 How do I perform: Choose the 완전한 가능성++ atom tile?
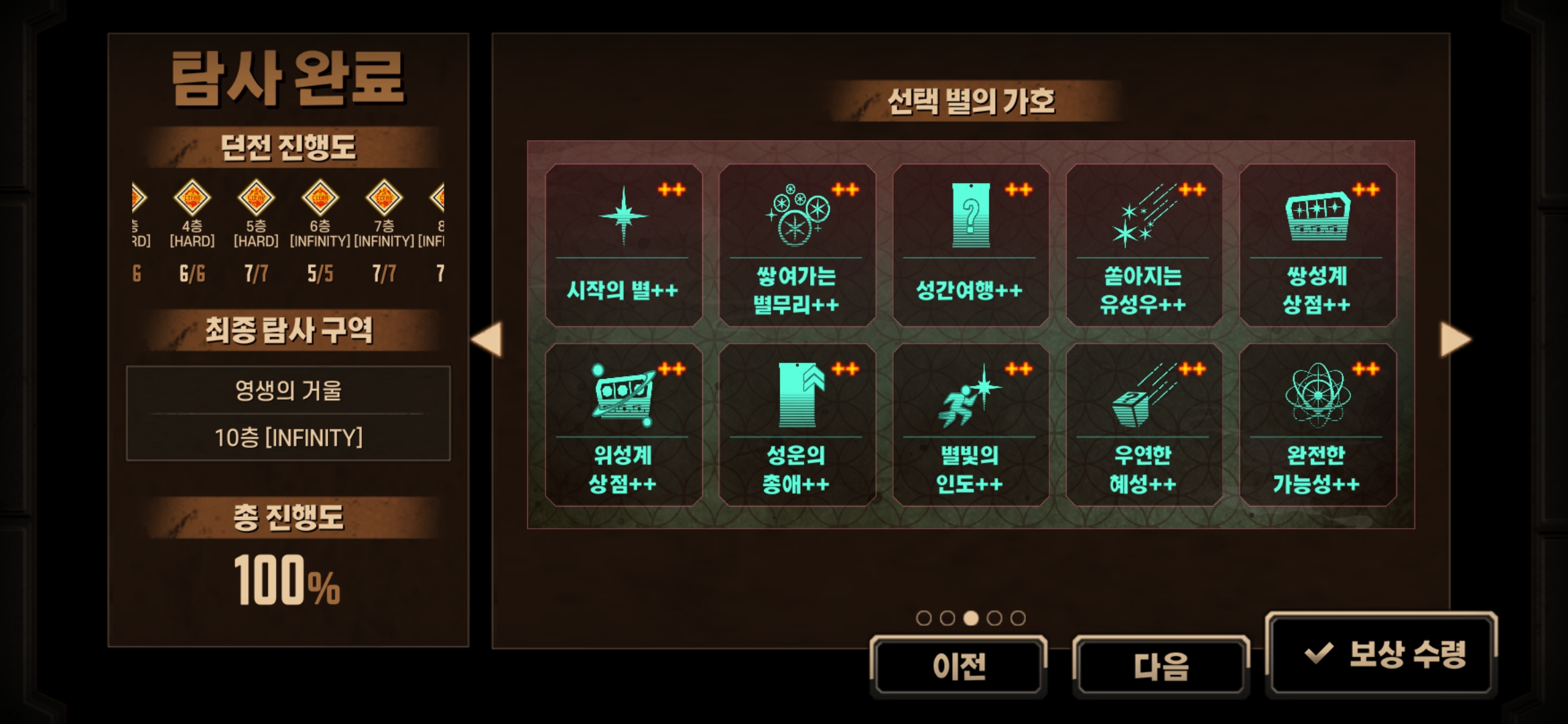click(x=1317, y=425)
